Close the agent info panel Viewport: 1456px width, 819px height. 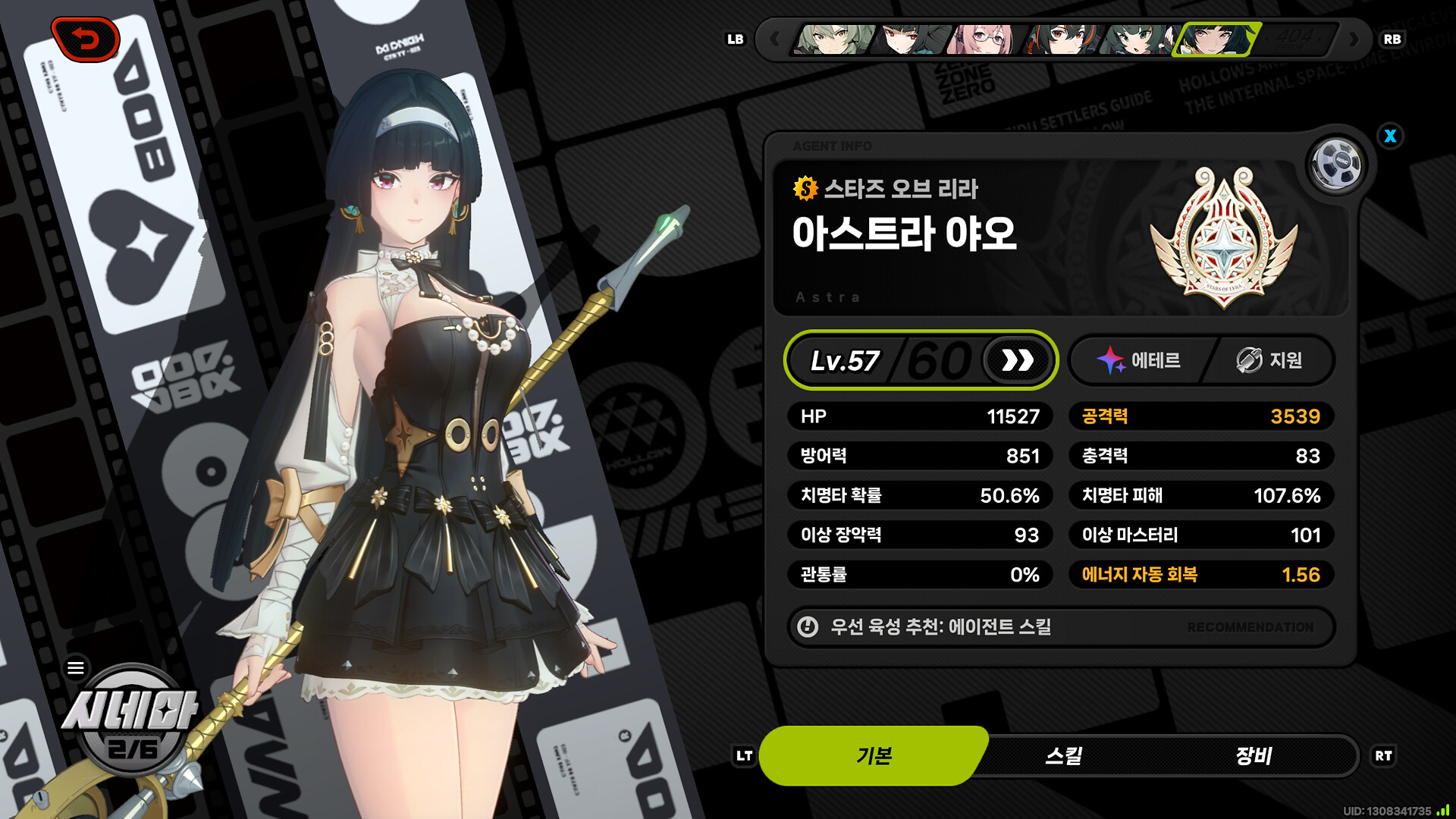(1390, 136)
